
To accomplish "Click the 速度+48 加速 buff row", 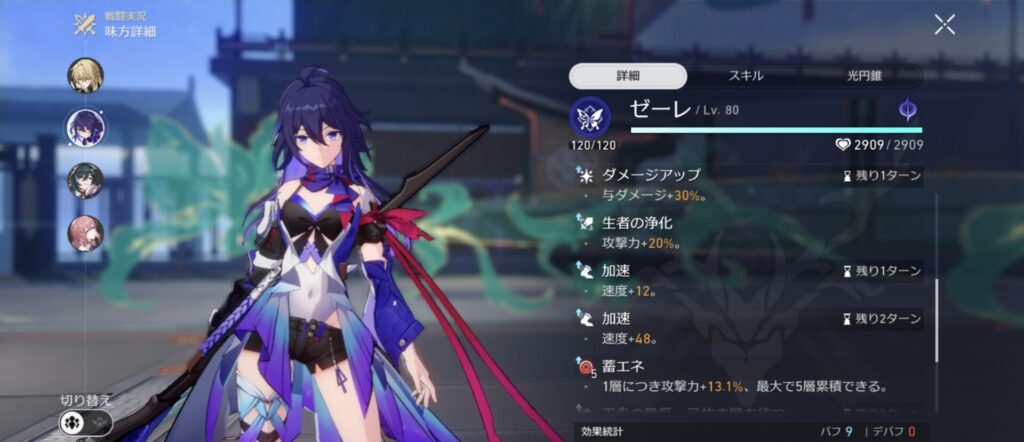I will tap(748, 327).
